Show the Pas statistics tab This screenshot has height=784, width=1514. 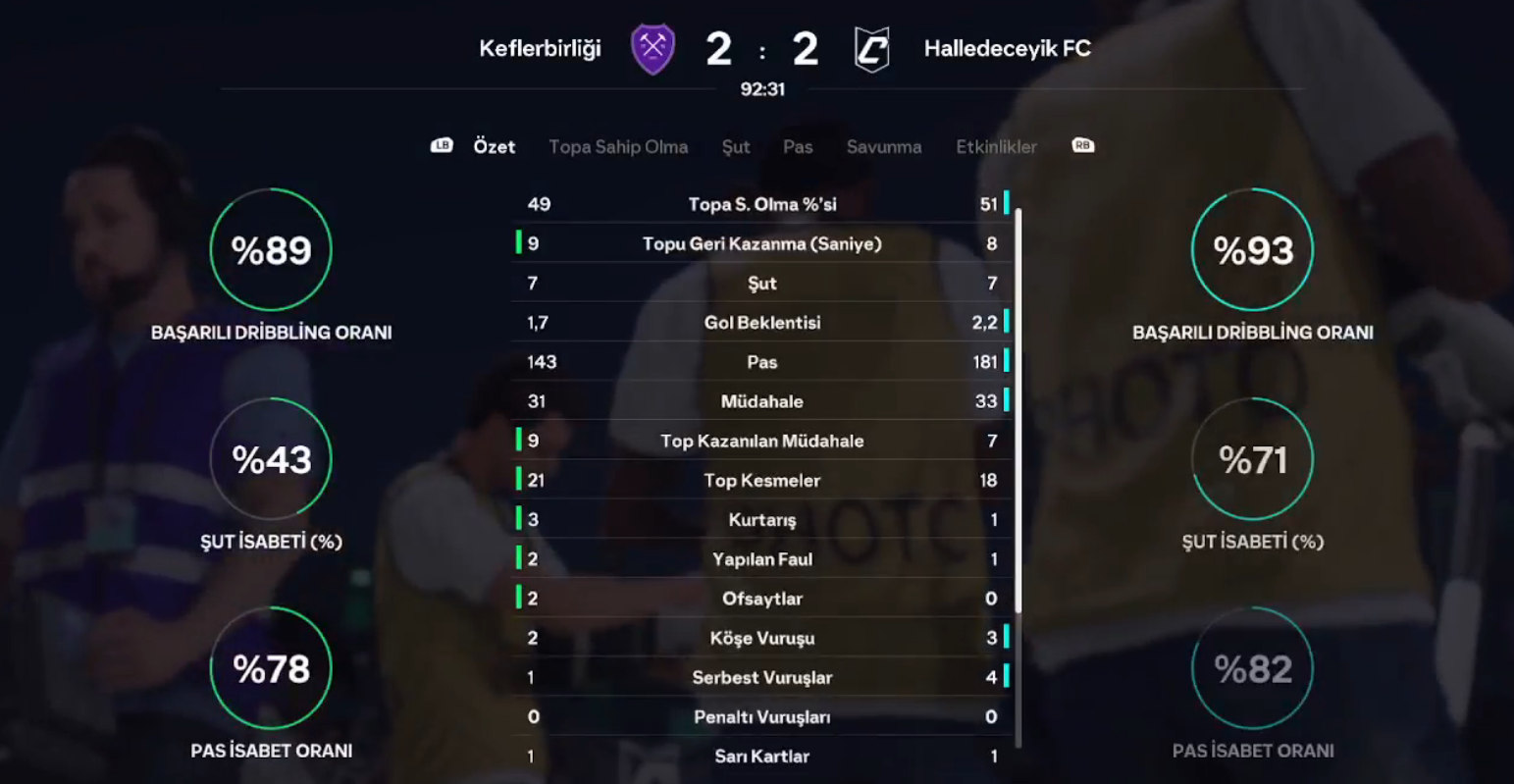point(798,147)
